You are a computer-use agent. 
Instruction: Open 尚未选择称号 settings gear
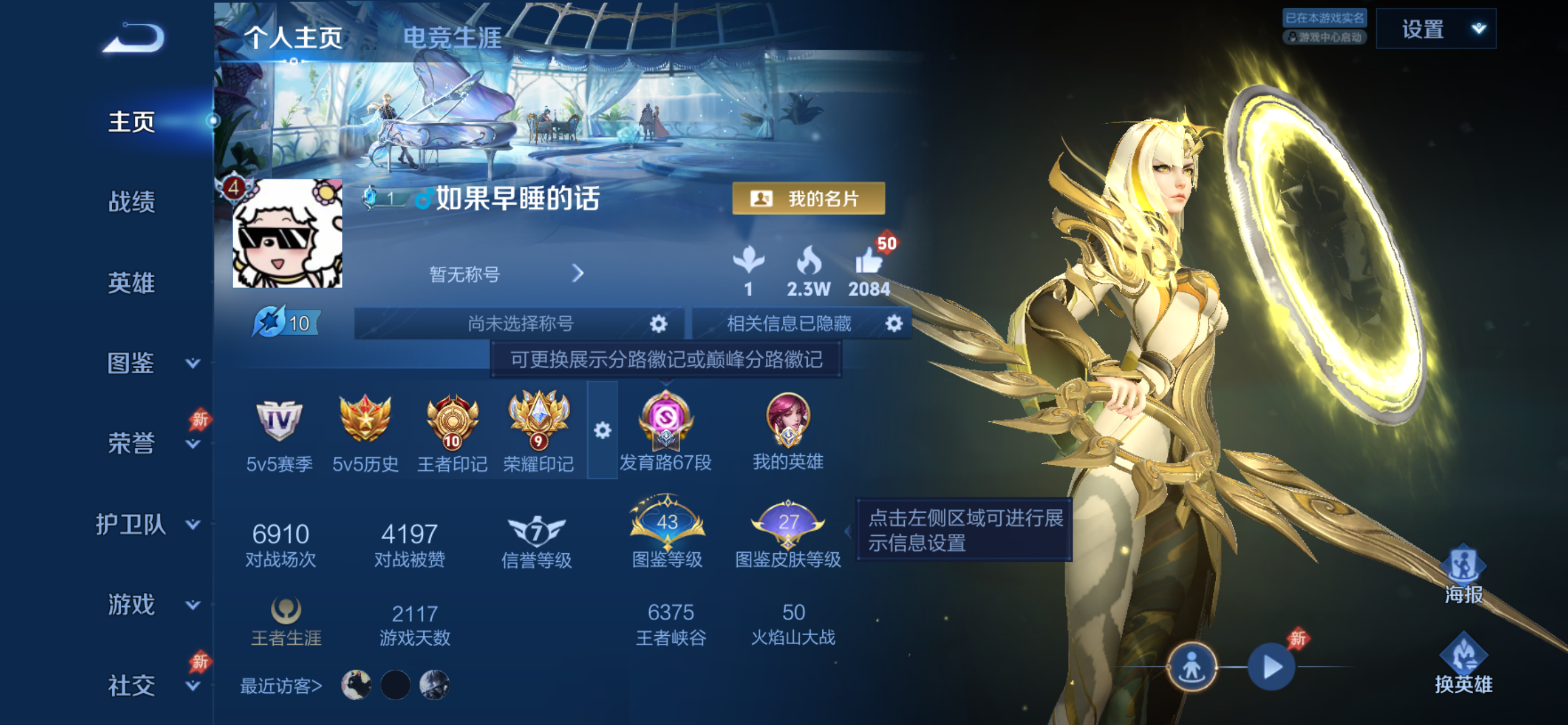659,324
